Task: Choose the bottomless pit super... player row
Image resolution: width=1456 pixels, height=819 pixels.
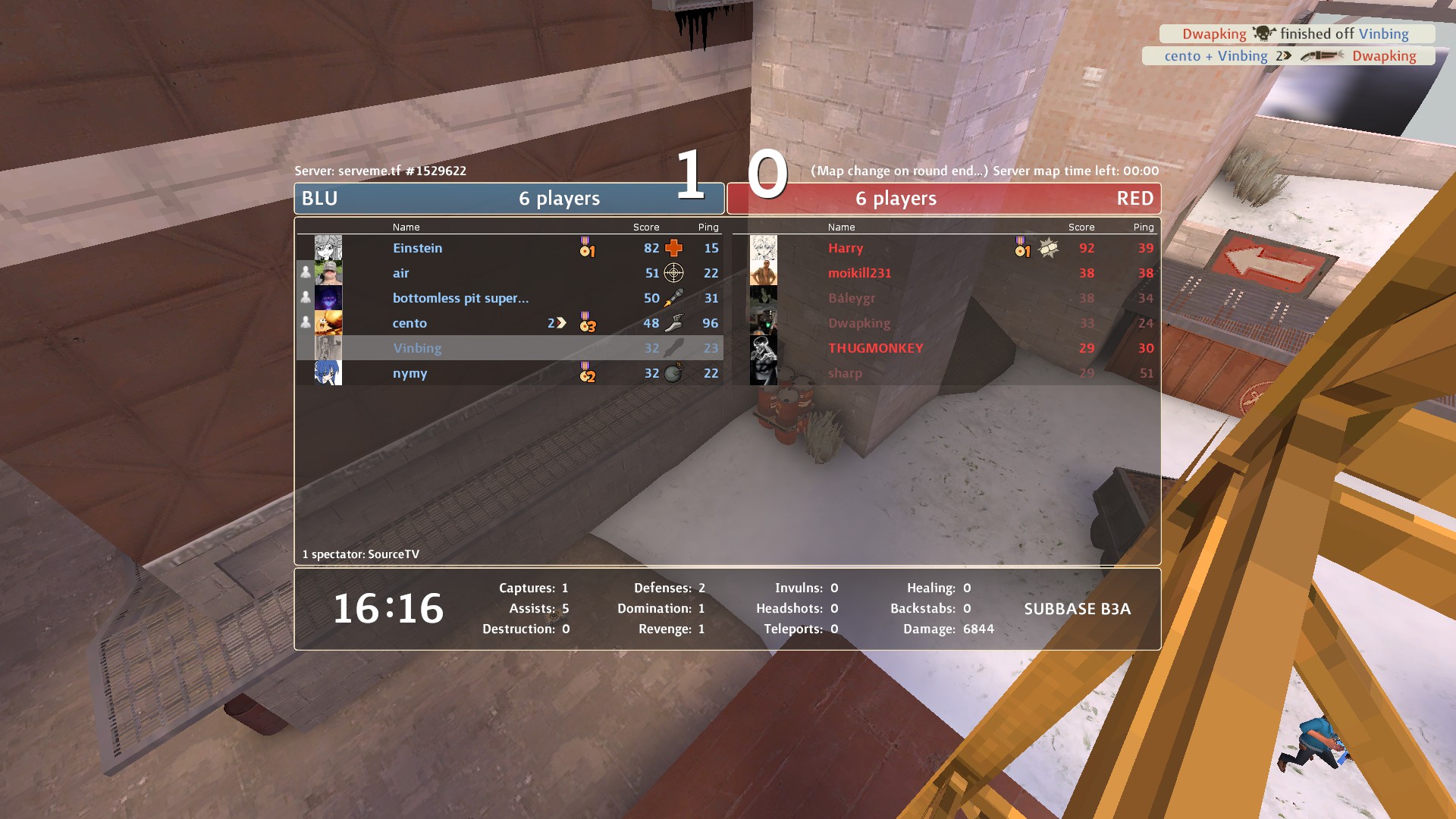Action: (508, 298)
